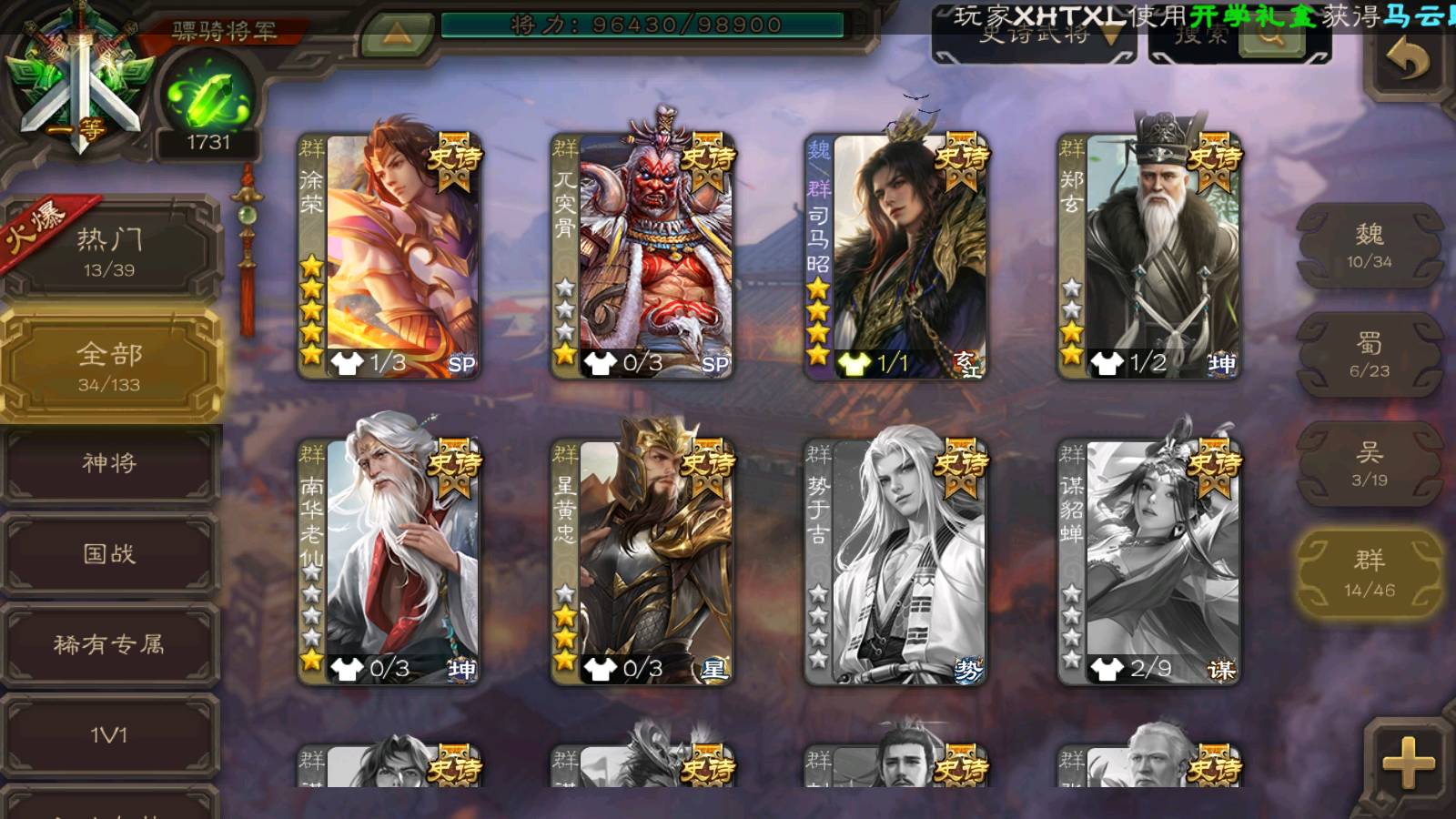Select the 群 faction filter
Screen dimensions: 1456x819
pyautogui.click(x=1370, y=573)
